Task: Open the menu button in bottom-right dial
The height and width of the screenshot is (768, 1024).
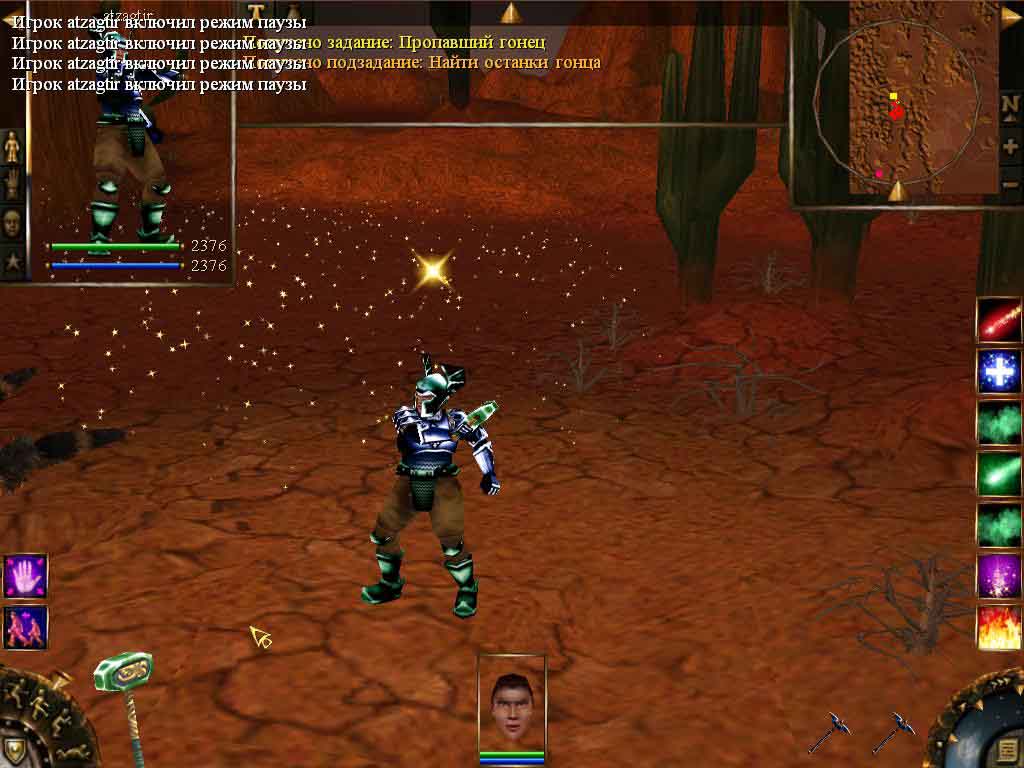Action: pyautogui.click(x=1009, y=751)
